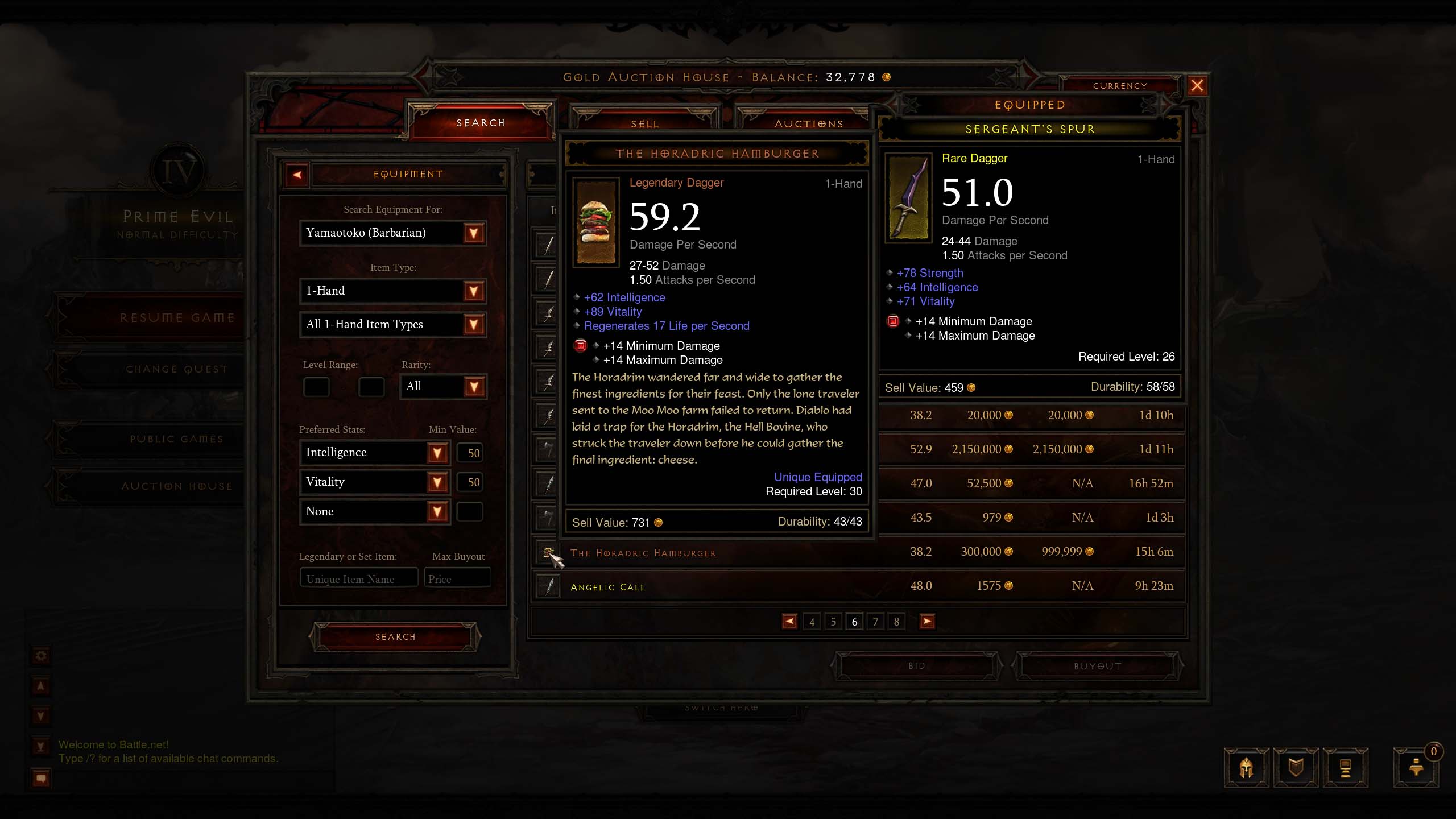Open the Auctions tab

point(809,123)
